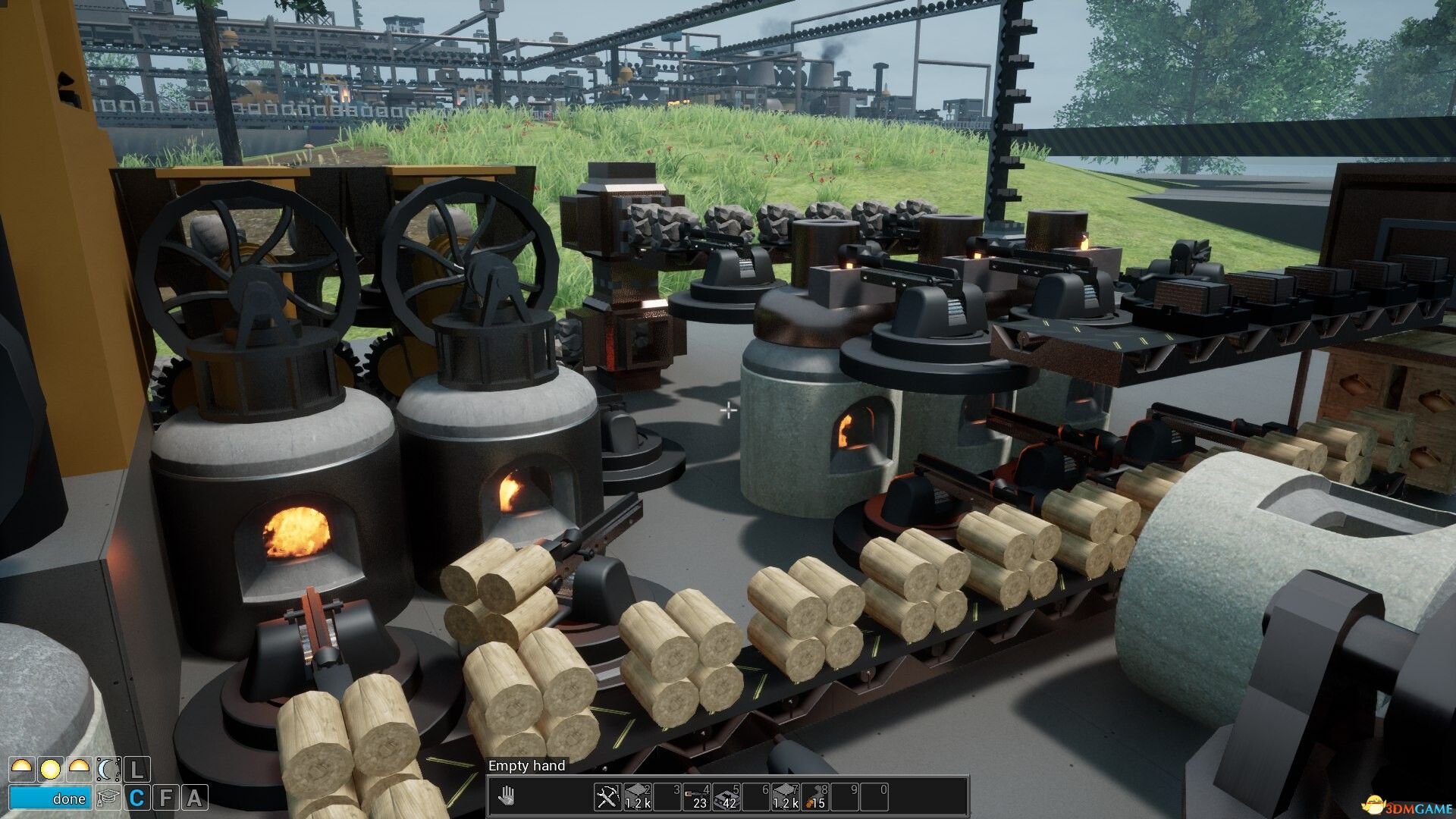Toggle the A button
1456x819 pixels.
[194, 798]
